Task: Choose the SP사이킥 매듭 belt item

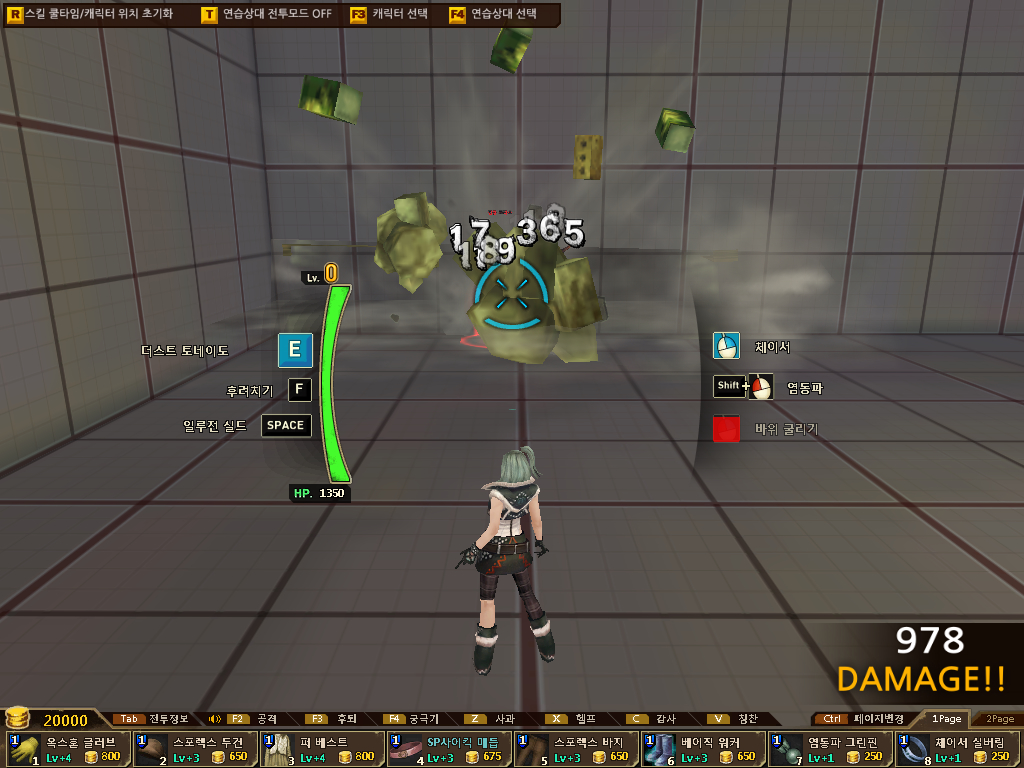Action: [448, 749]
